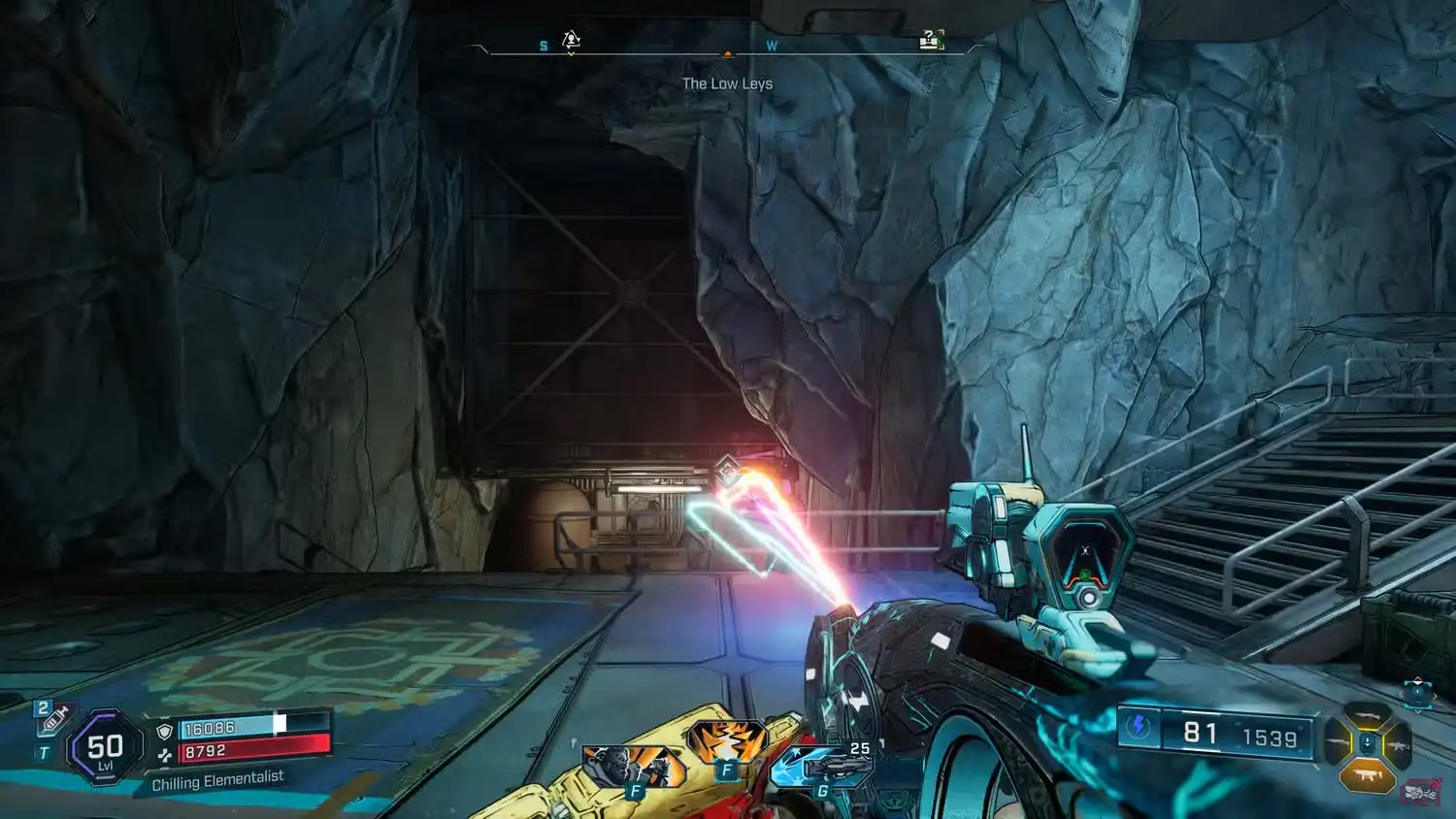This screenshot has width=1456, height=819.
Task: Select the repair kit syringe icon
Action: pos(51,718)
